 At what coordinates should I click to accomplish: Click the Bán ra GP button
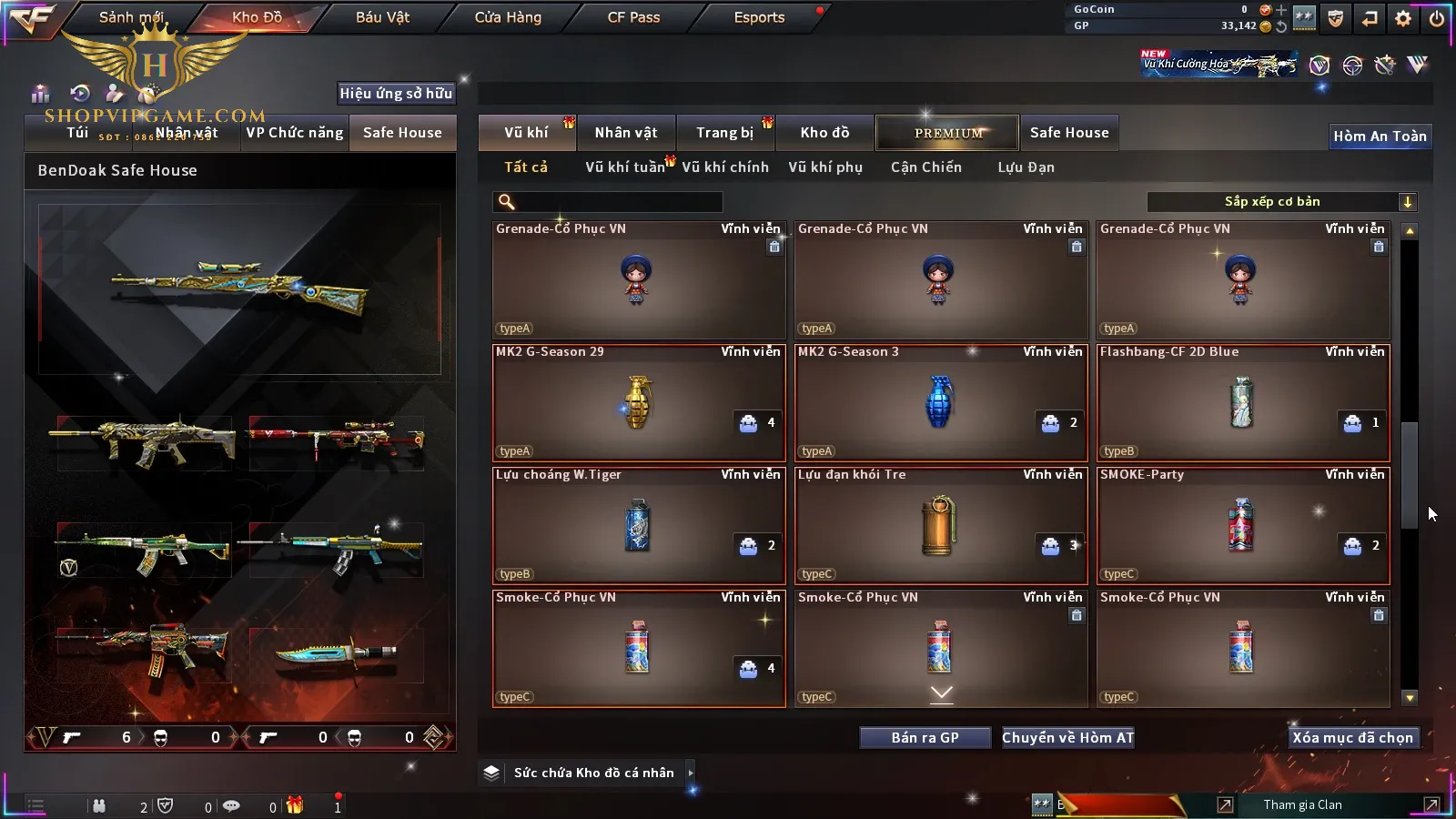(x=925, y=738)
